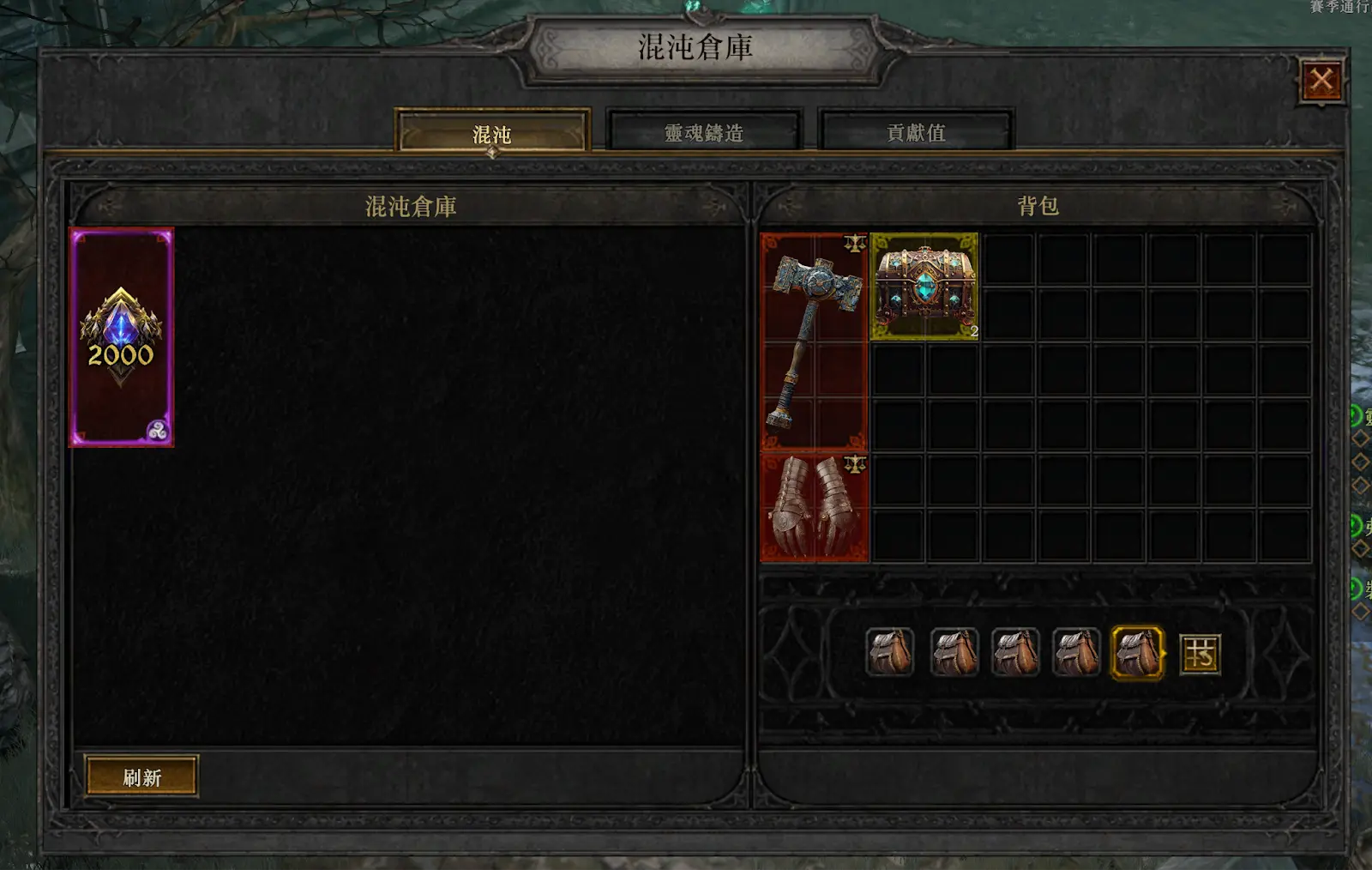Sort the backpack with the arrange icon
1372x870 pixels.
pyautogui.click(x=1200, y=654)
